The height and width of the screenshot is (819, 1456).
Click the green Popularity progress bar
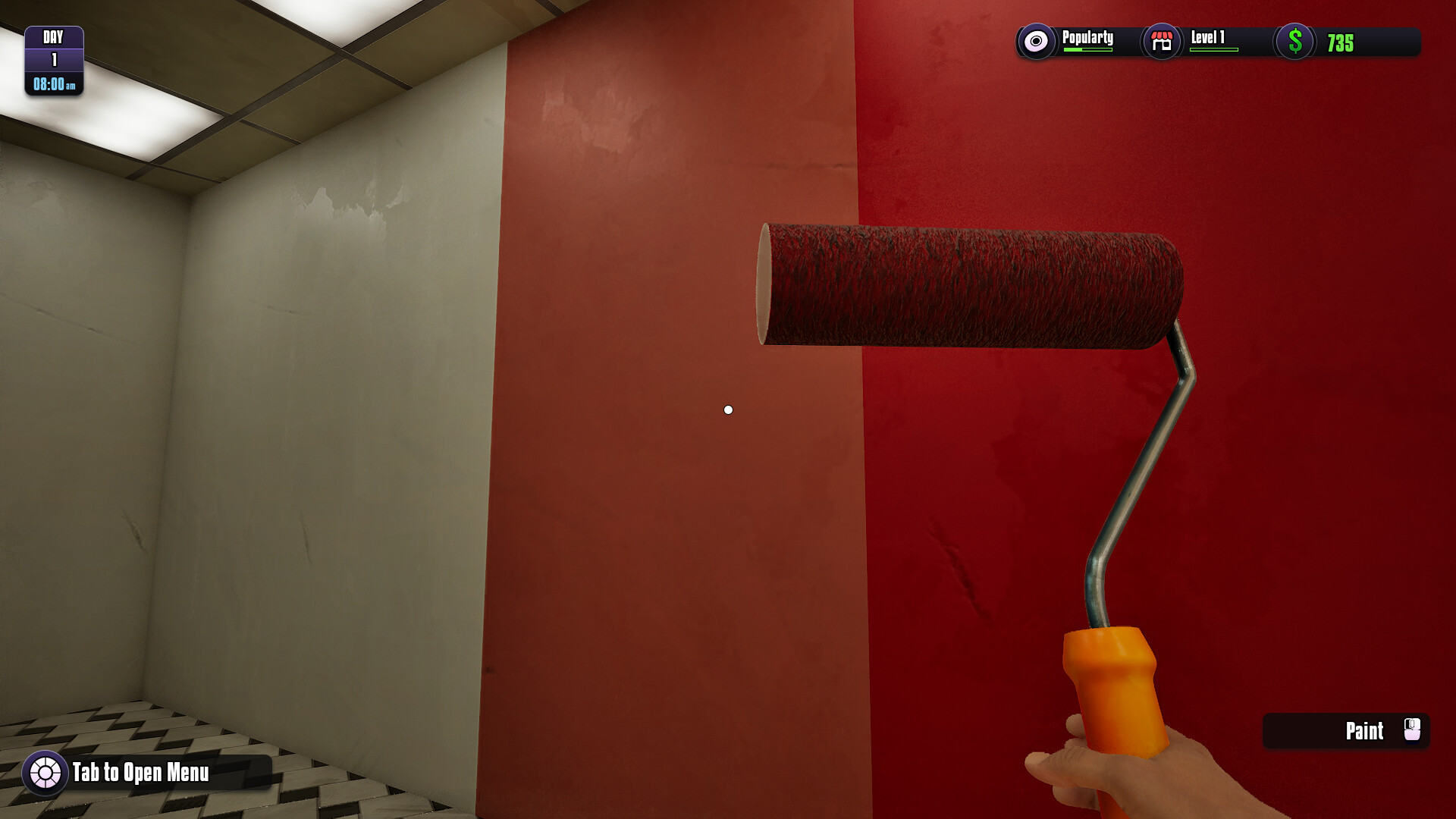click(x=1087, y=50)
